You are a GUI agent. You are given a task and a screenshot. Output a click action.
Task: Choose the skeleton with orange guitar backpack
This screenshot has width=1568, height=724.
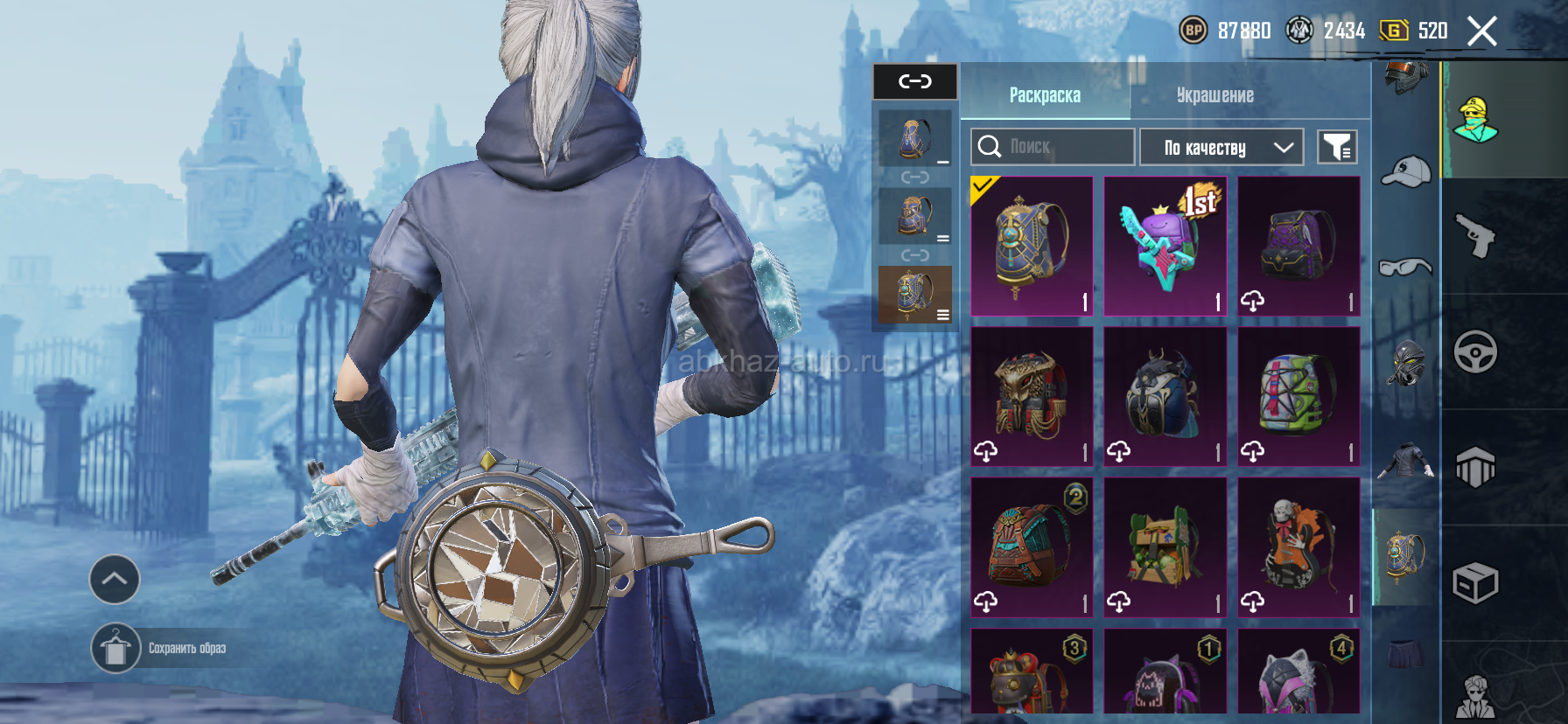pyautogui.click(x=1298, y=546)
